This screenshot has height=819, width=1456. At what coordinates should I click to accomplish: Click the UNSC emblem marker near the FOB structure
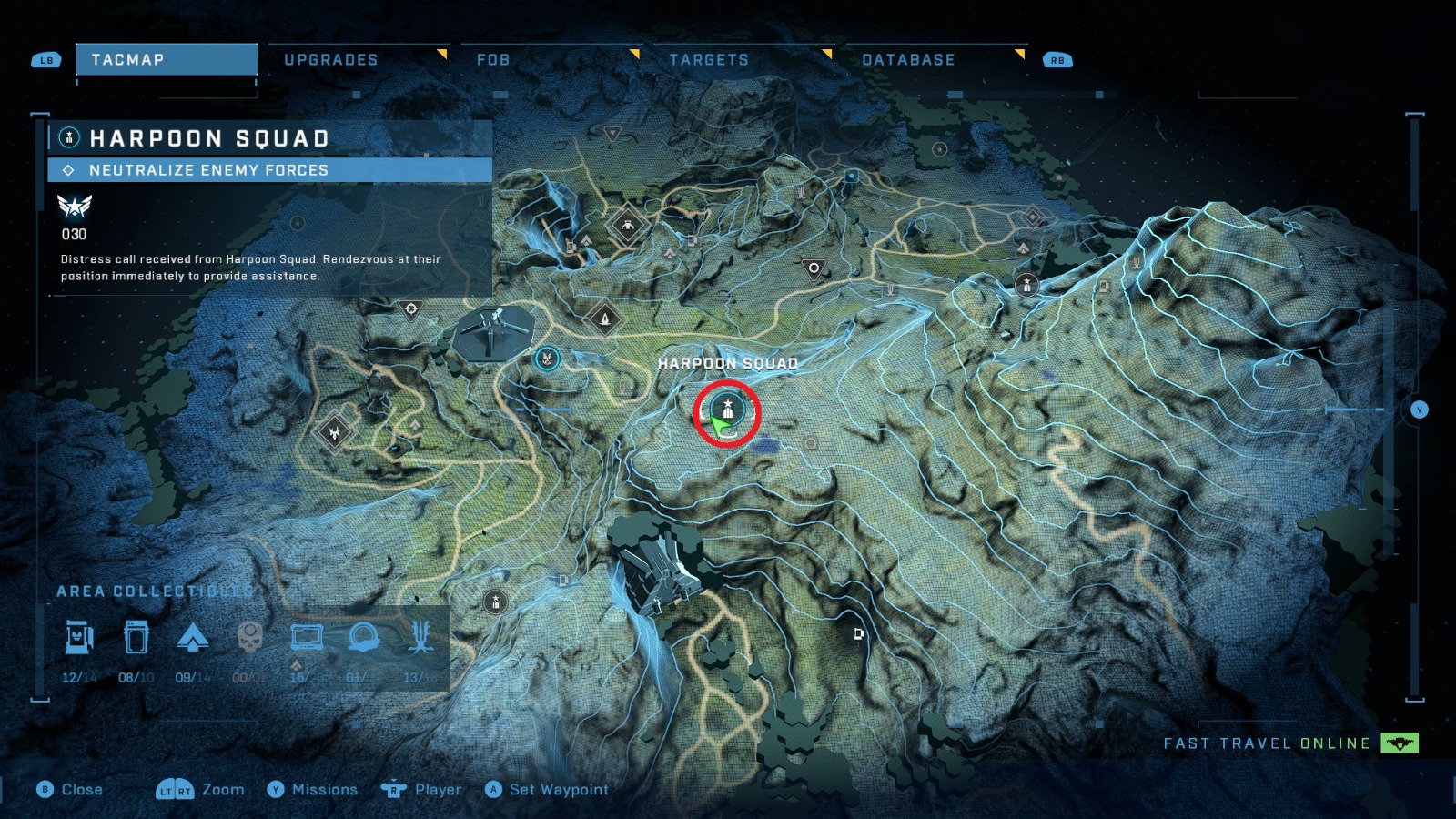coord(546,357)
